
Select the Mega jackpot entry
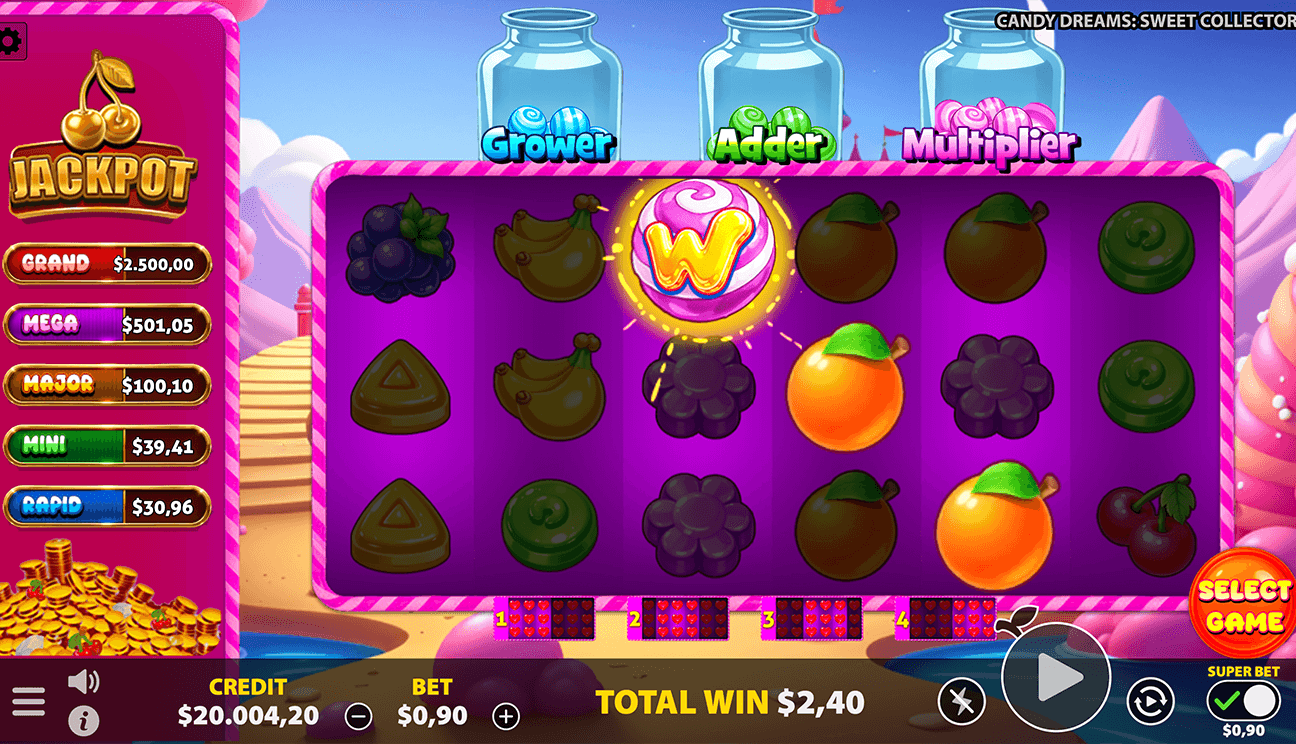point(107,325)
